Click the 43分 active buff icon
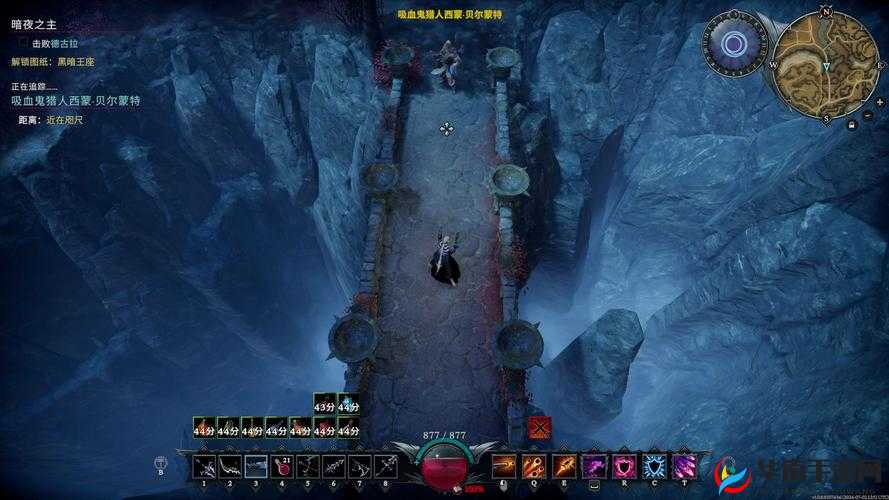 pyautogui.click(x=324, y=405)
